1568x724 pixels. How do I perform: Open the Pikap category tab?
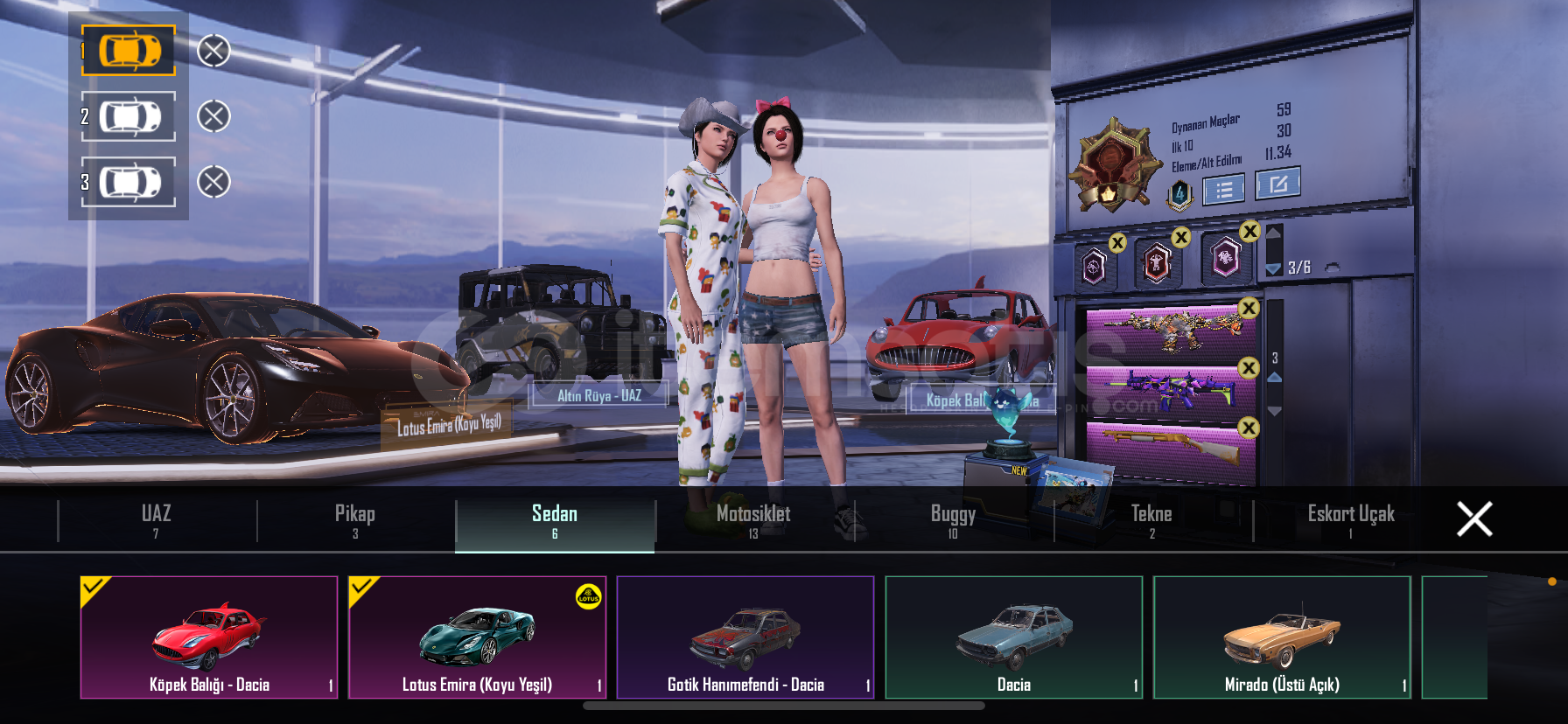(x=355, y=520)
